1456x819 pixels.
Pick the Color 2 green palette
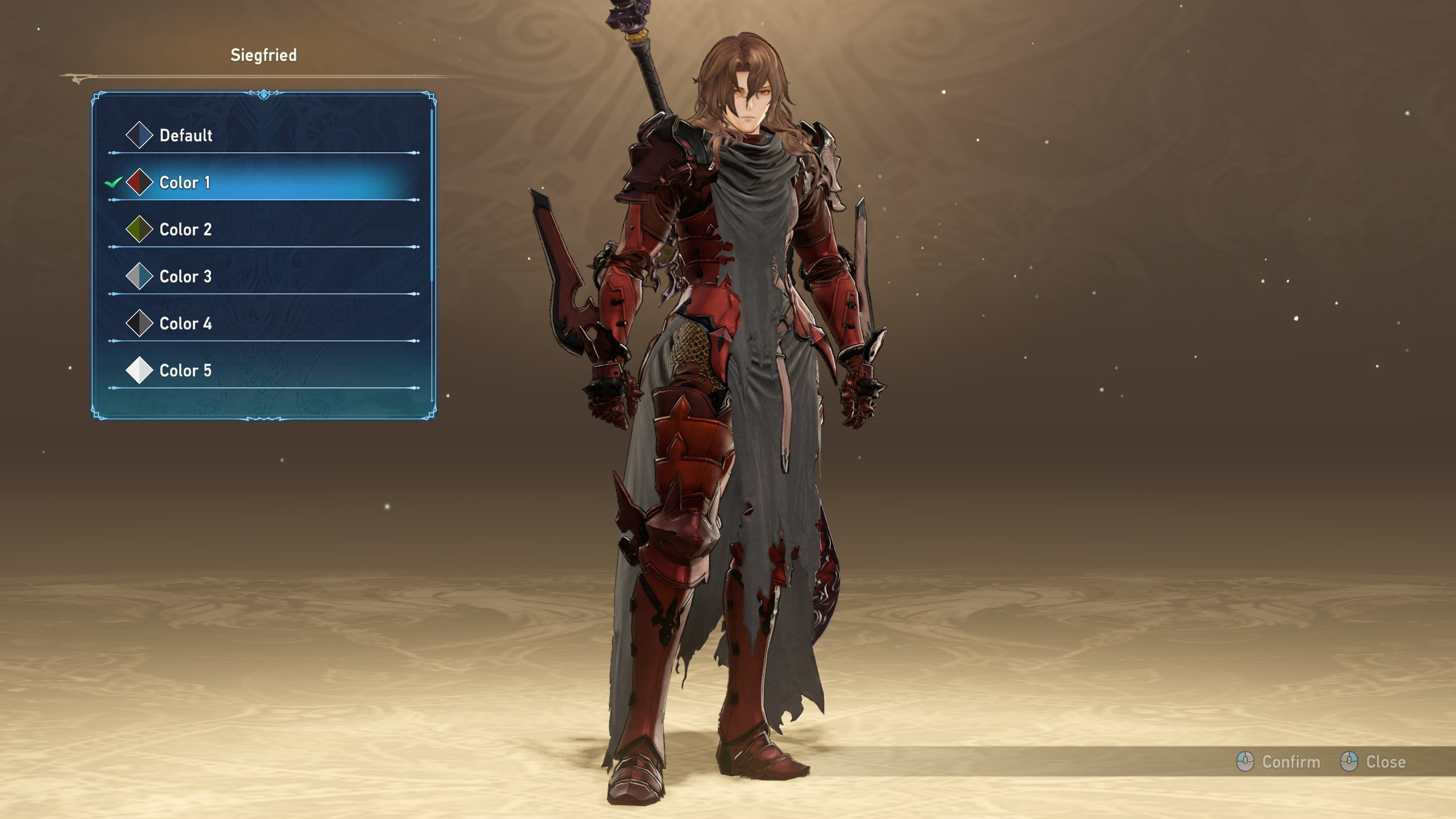tap(185, 230)
